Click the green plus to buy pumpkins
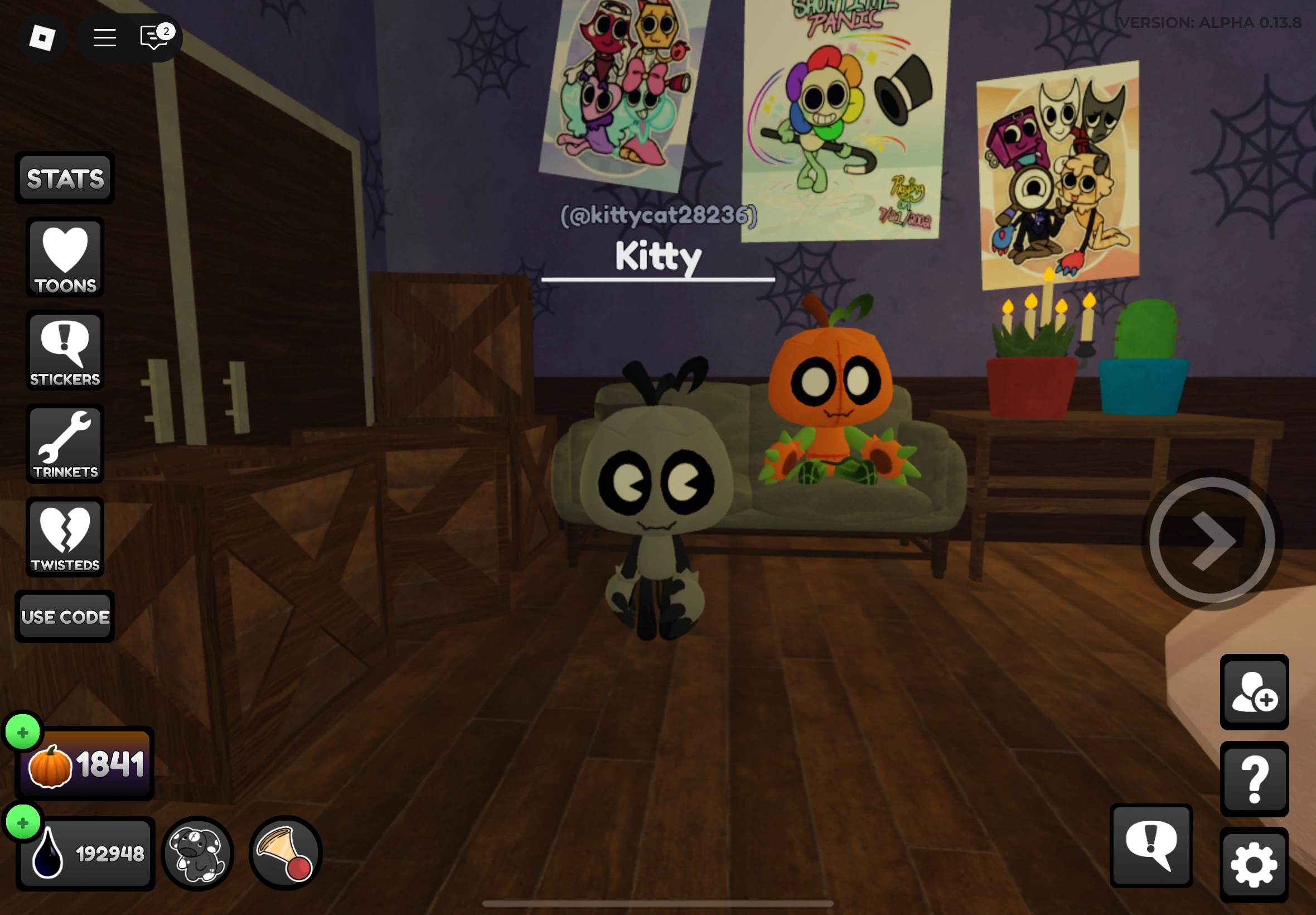1316x915 pixels. point(22,731)
